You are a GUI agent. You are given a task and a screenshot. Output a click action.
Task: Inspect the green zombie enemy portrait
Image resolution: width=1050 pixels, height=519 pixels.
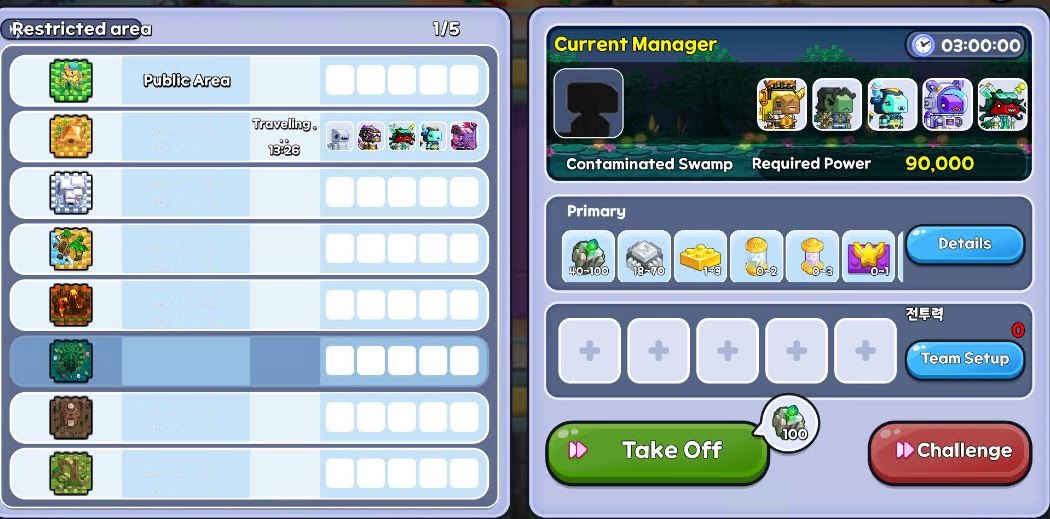coord(836,105)
